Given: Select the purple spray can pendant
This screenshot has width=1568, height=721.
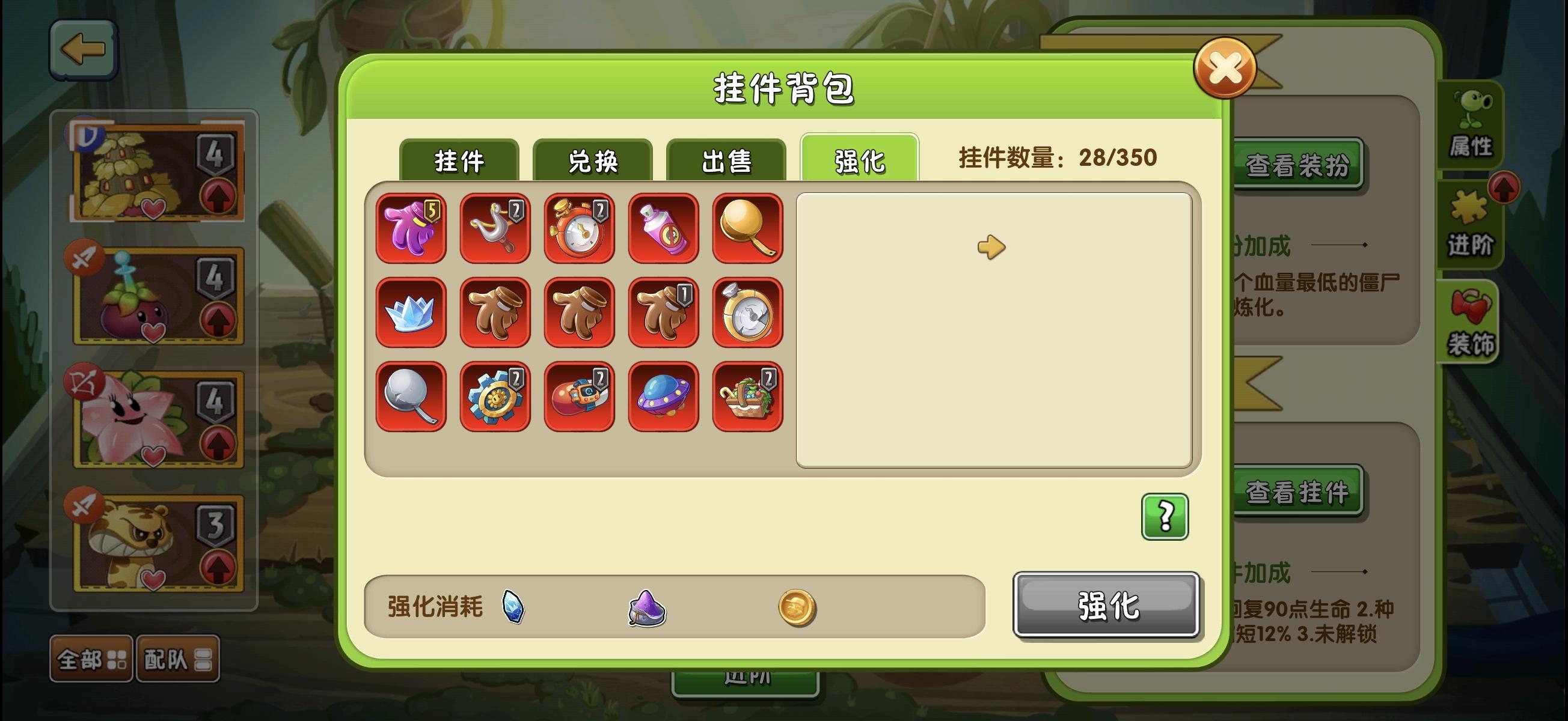Looking at the screenshot, I should (663, 229).
